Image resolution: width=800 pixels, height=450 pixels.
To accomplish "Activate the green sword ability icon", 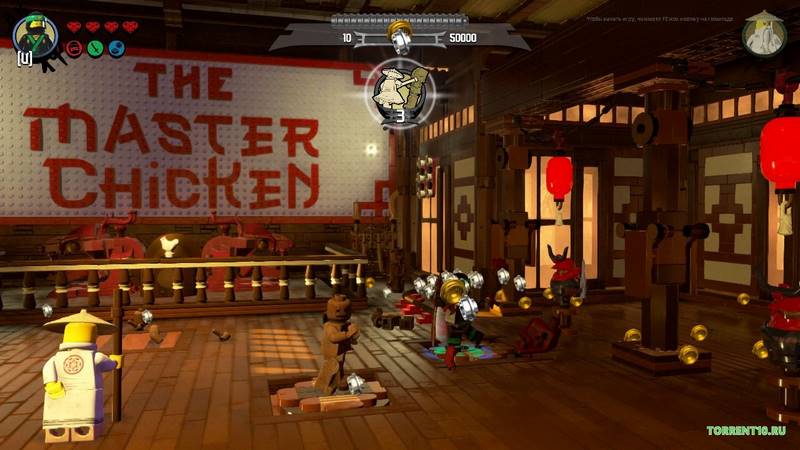I will [x=95, y=48].
